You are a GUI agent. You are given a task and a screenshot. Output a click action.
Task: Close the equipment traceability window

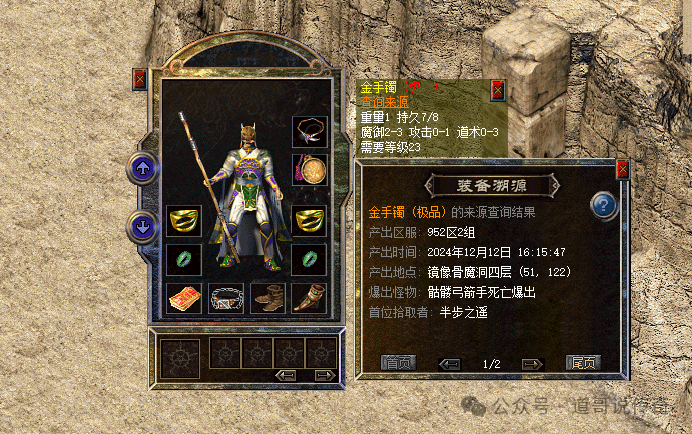(x=622, y=169)
